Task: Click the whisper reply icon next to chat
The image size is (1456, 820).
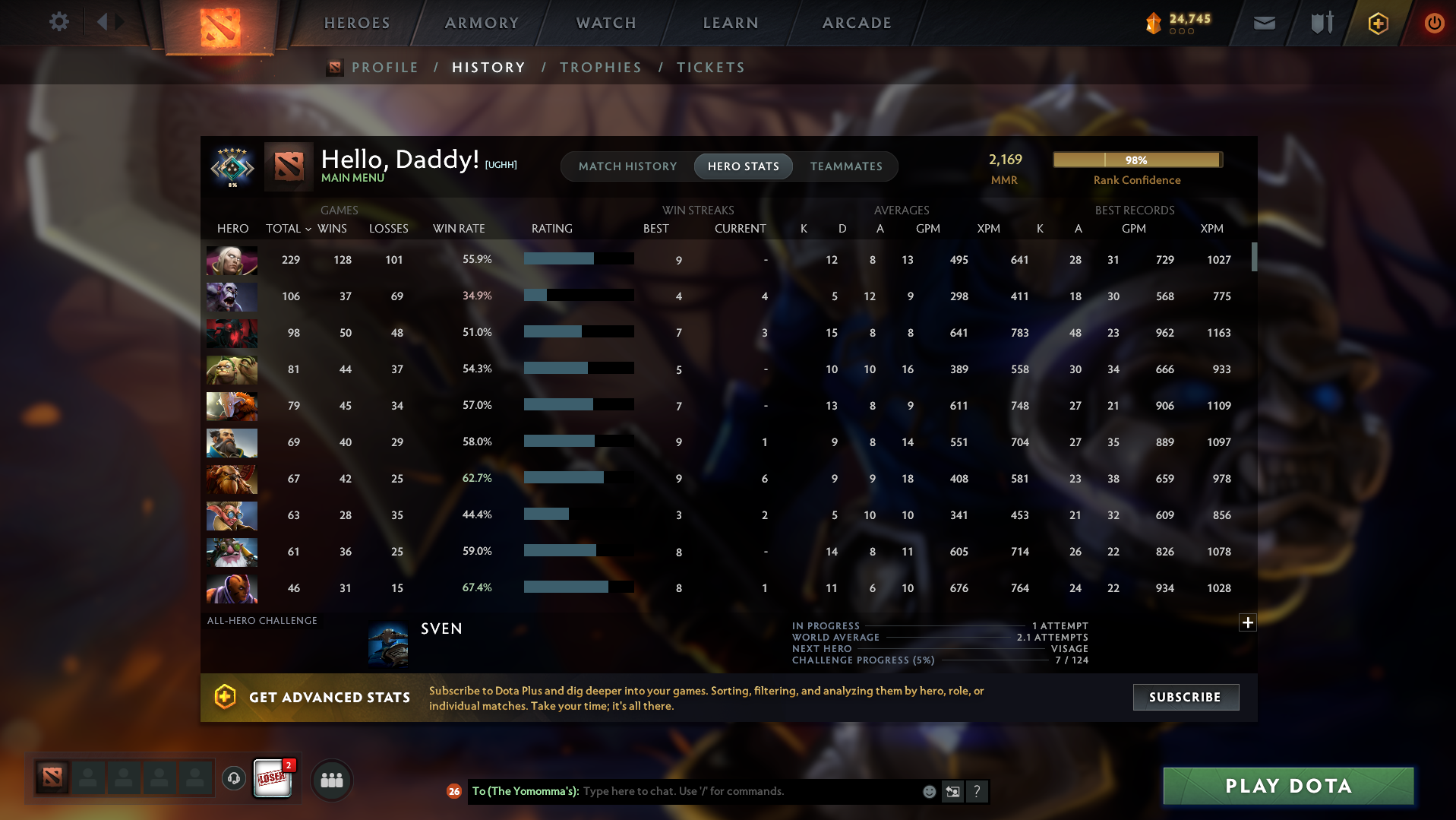Action: [x=952, y=791]
